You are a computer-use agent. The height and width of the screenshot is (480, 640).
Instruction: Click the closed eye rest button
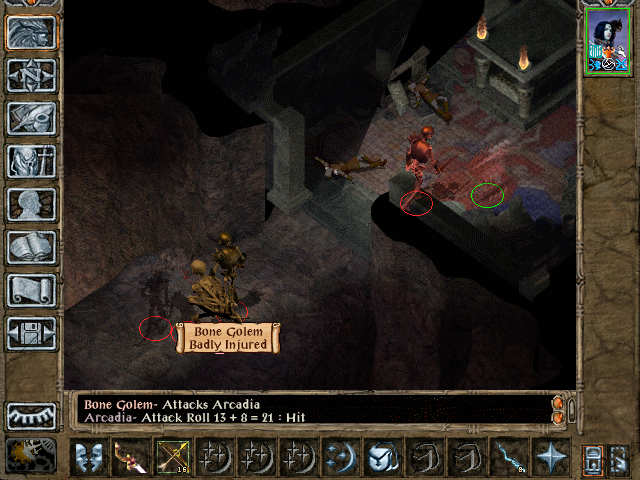click(x=31, y=415)
